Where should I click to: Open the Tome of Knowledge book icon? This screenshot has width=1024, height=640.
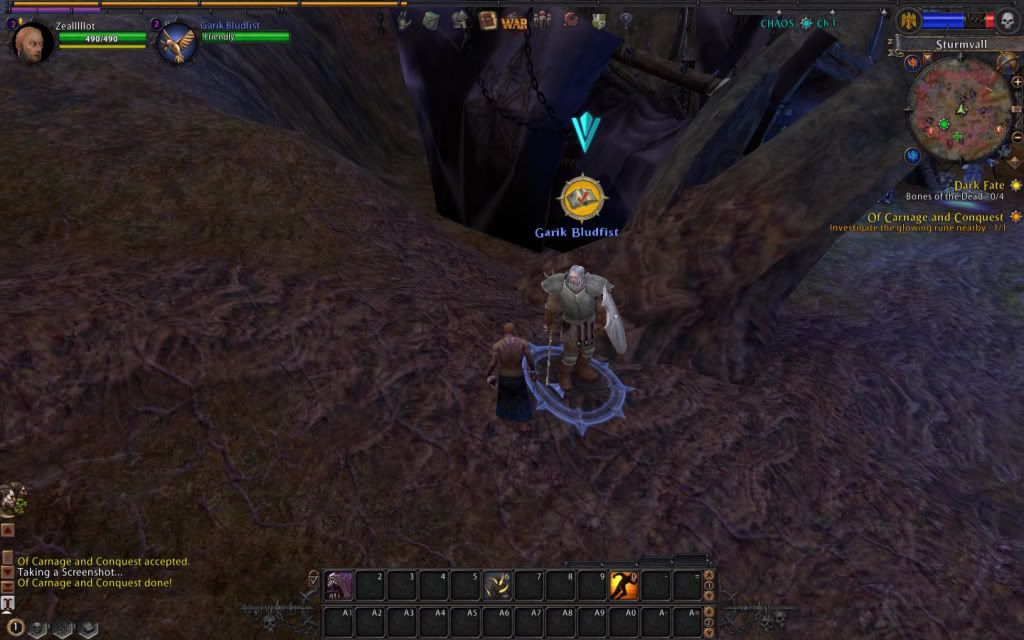pyautogui.click(x=488, y=20)
